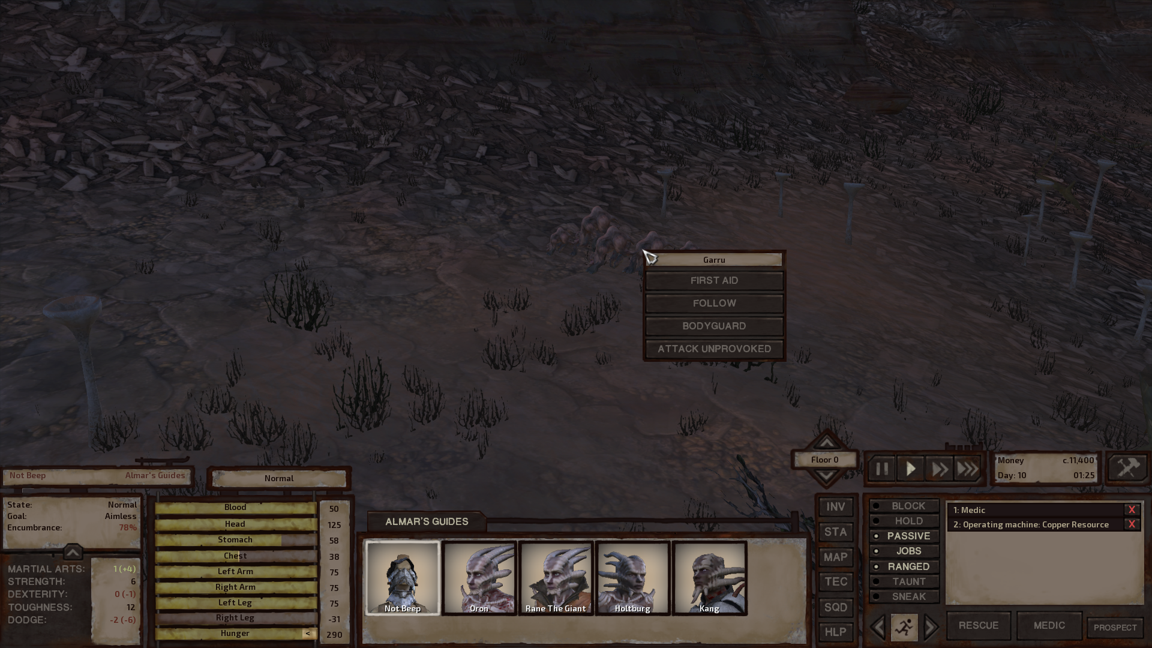1152x648 pixels.
Task: Toggle the Passive stance
Action: click(x=908, y=536)
